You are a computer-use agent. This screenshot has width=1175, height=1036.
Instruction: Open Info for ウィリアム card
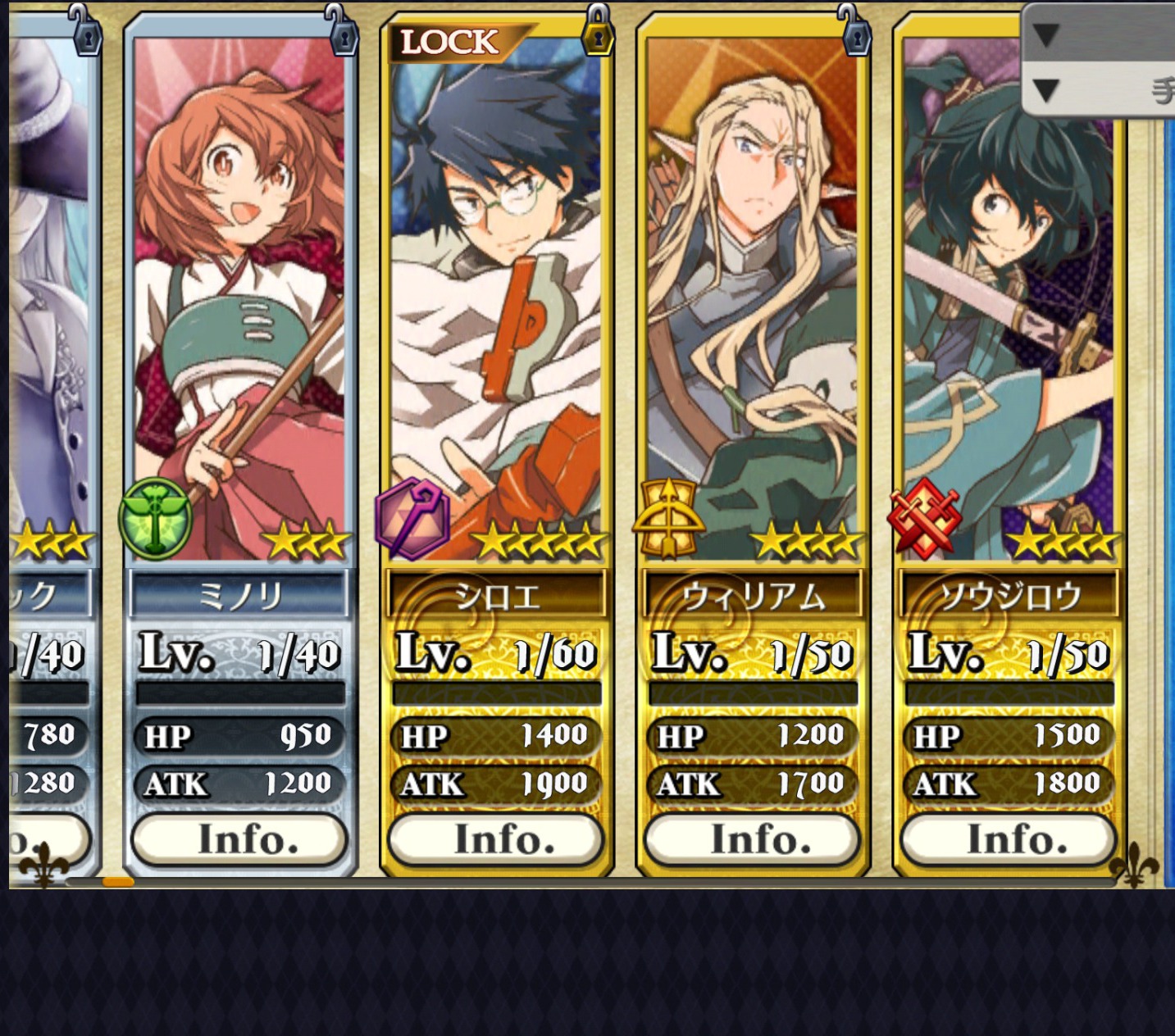point(753,839)
